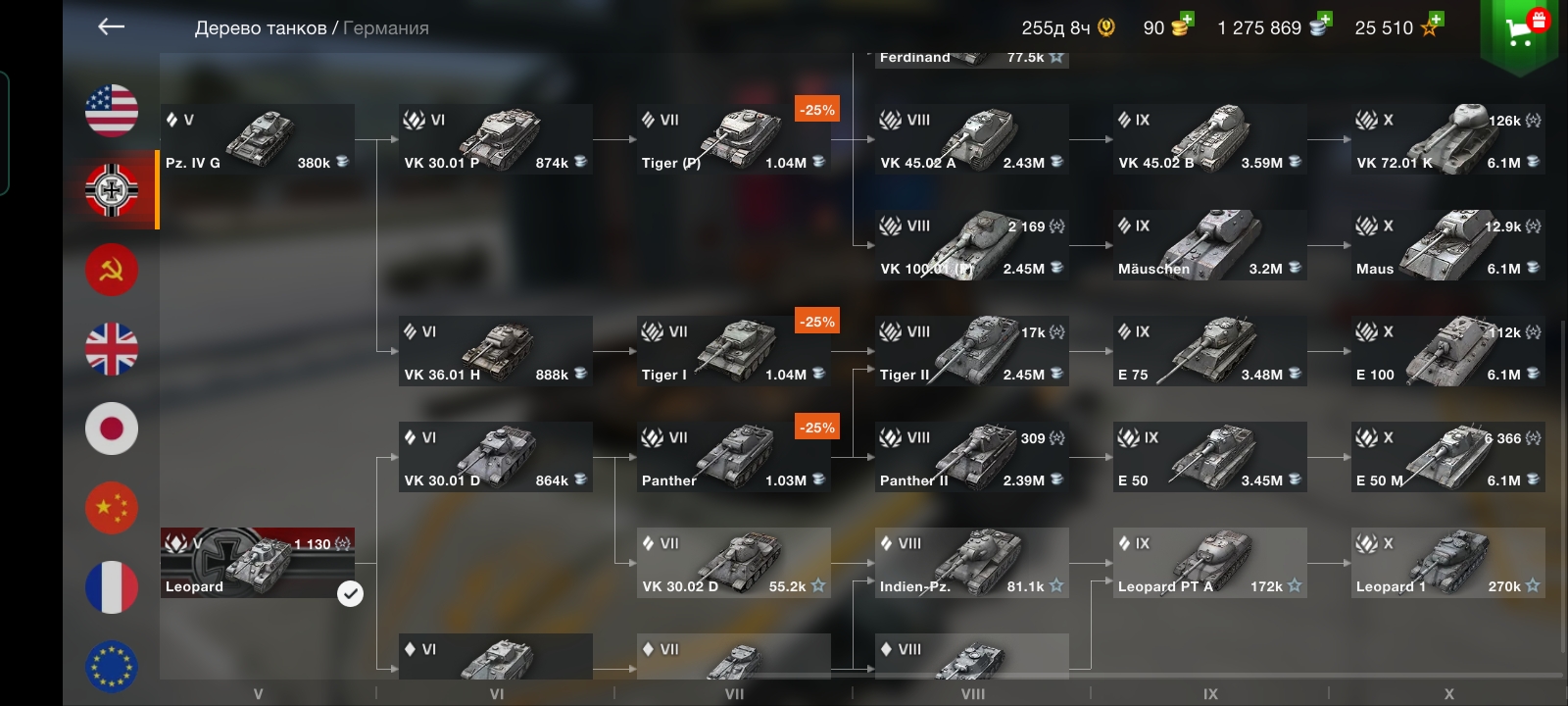Choose the Tiger (P) tank node
Screen dimensions: 1568x706
click(733, 139)
